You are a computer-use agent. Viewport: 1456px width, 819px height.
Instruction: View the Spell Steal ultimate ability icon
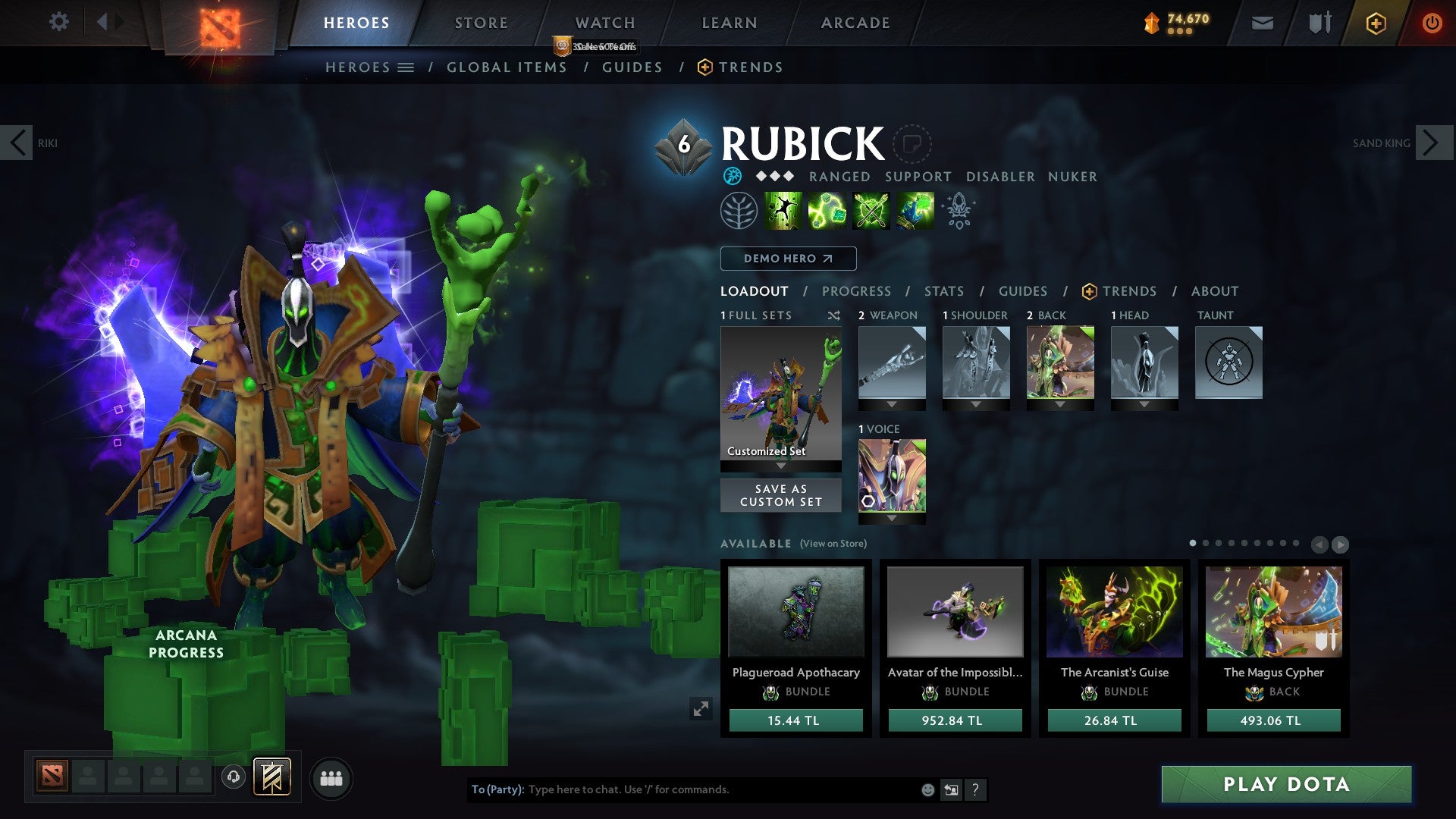pos(913,211)
